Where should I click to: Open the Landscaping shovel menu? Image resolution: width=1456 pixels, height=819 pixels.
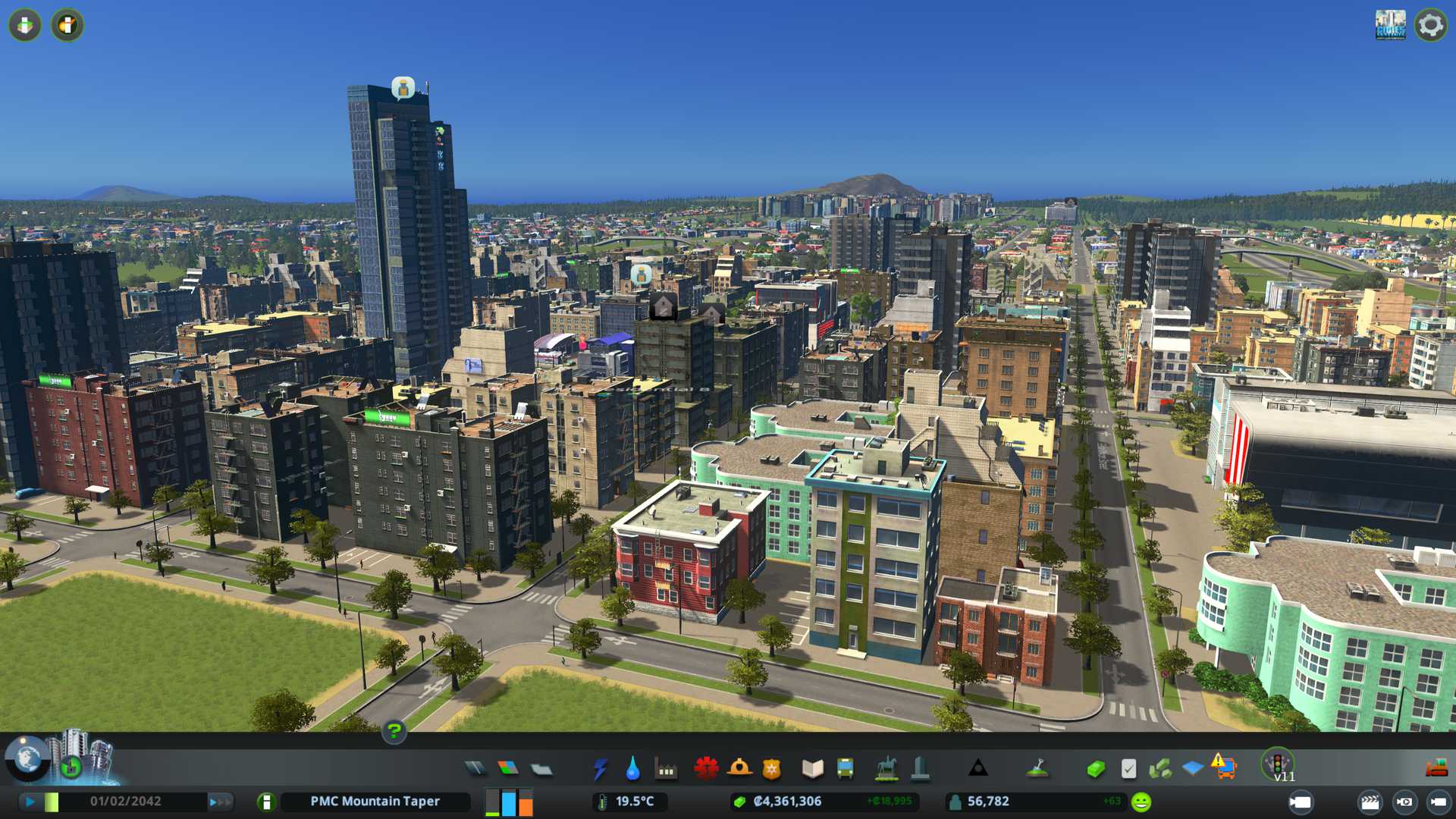click(1037, 769)
